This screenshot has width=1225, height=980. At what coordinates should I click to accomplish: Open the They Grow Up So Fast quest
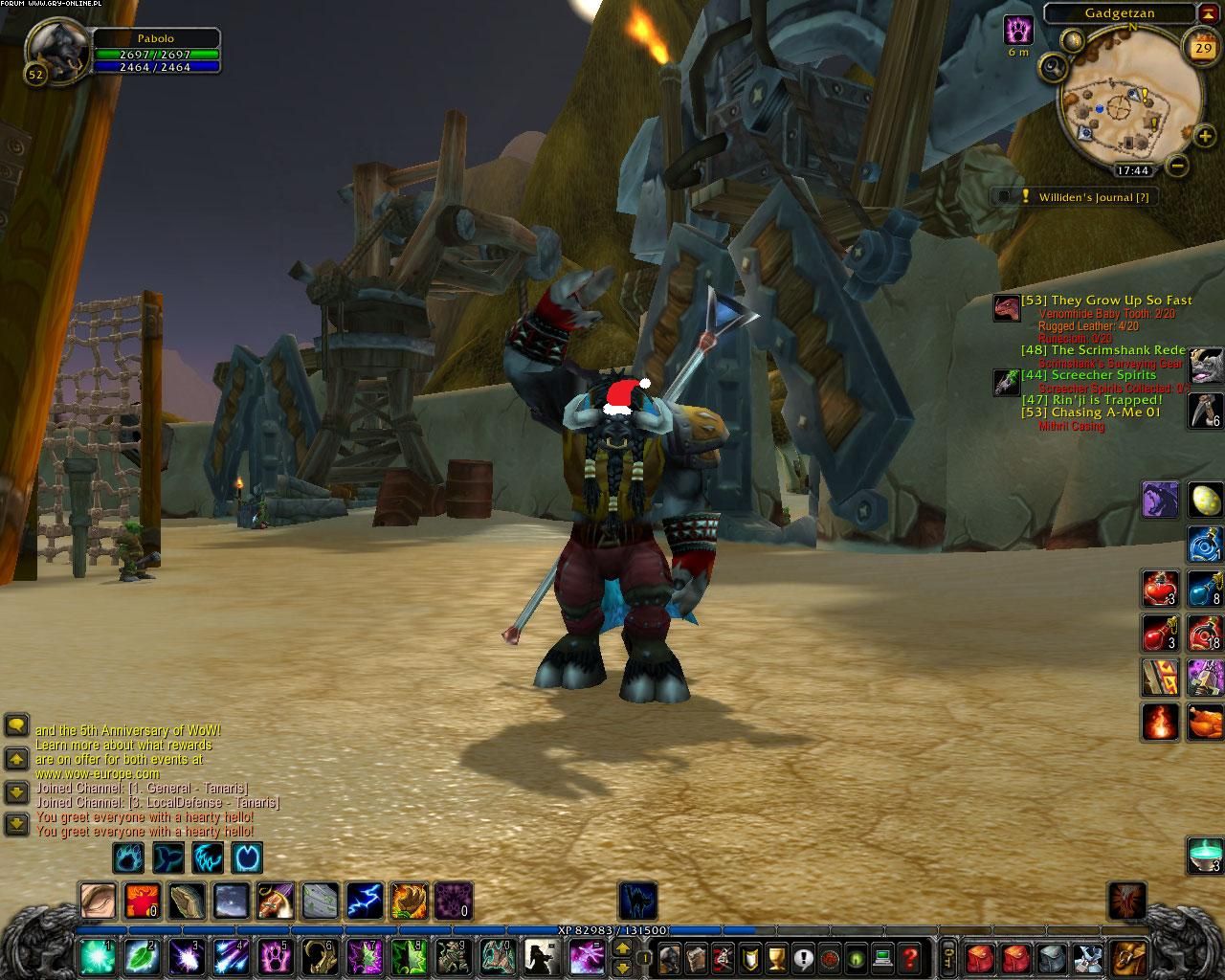click(x=1106, y=301)
